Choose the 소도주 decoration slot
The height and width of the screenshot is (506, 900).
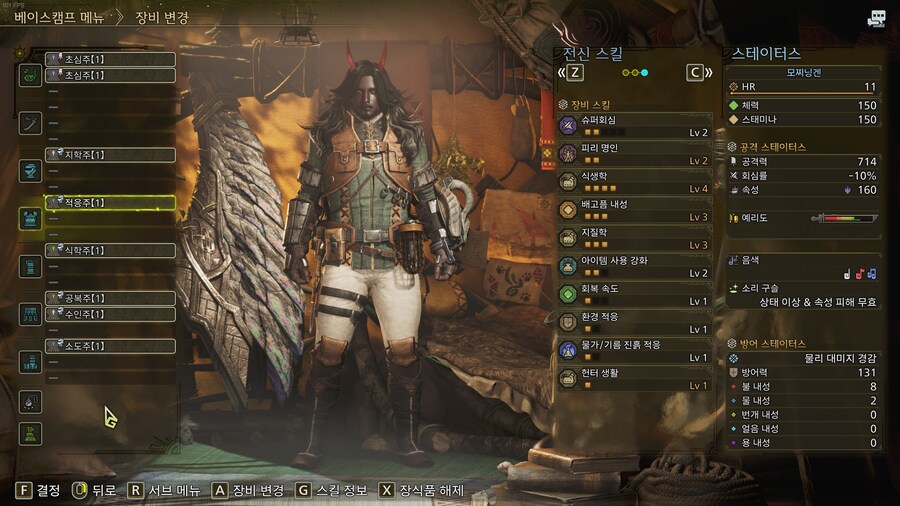click(x=110, y=346)
